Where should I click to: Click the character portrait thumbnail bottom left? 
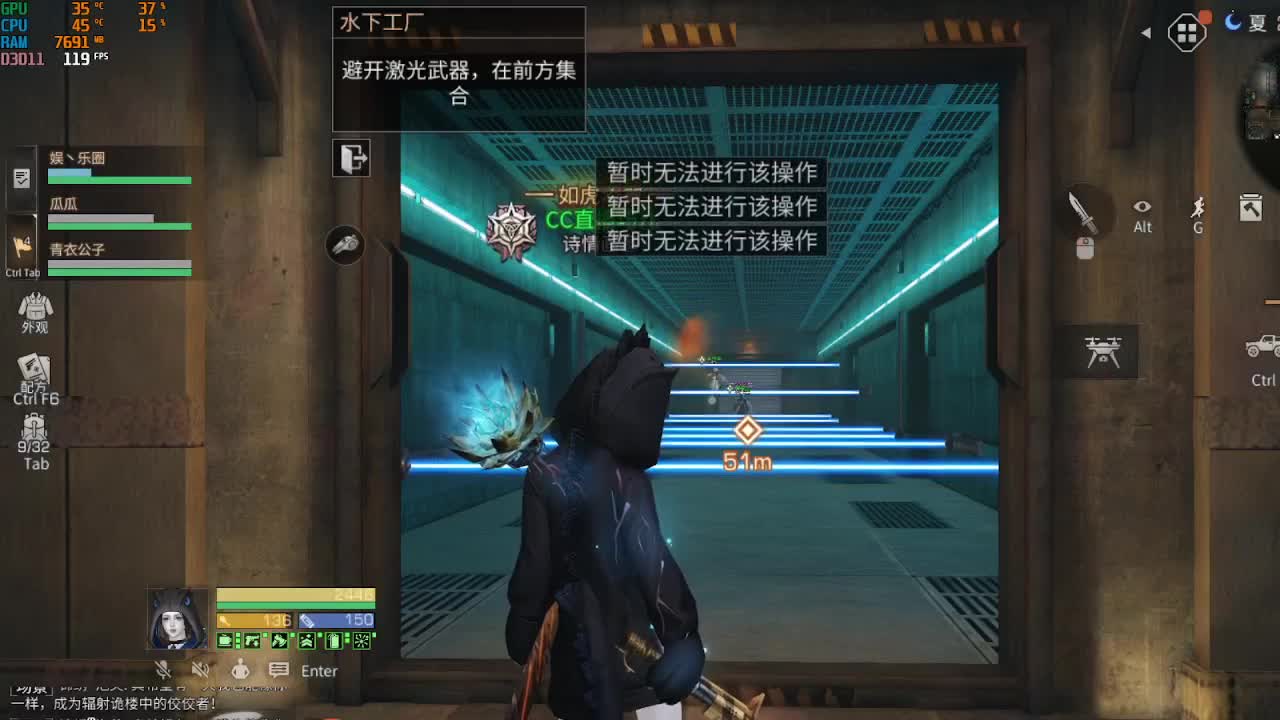click(x=178, y=620)
